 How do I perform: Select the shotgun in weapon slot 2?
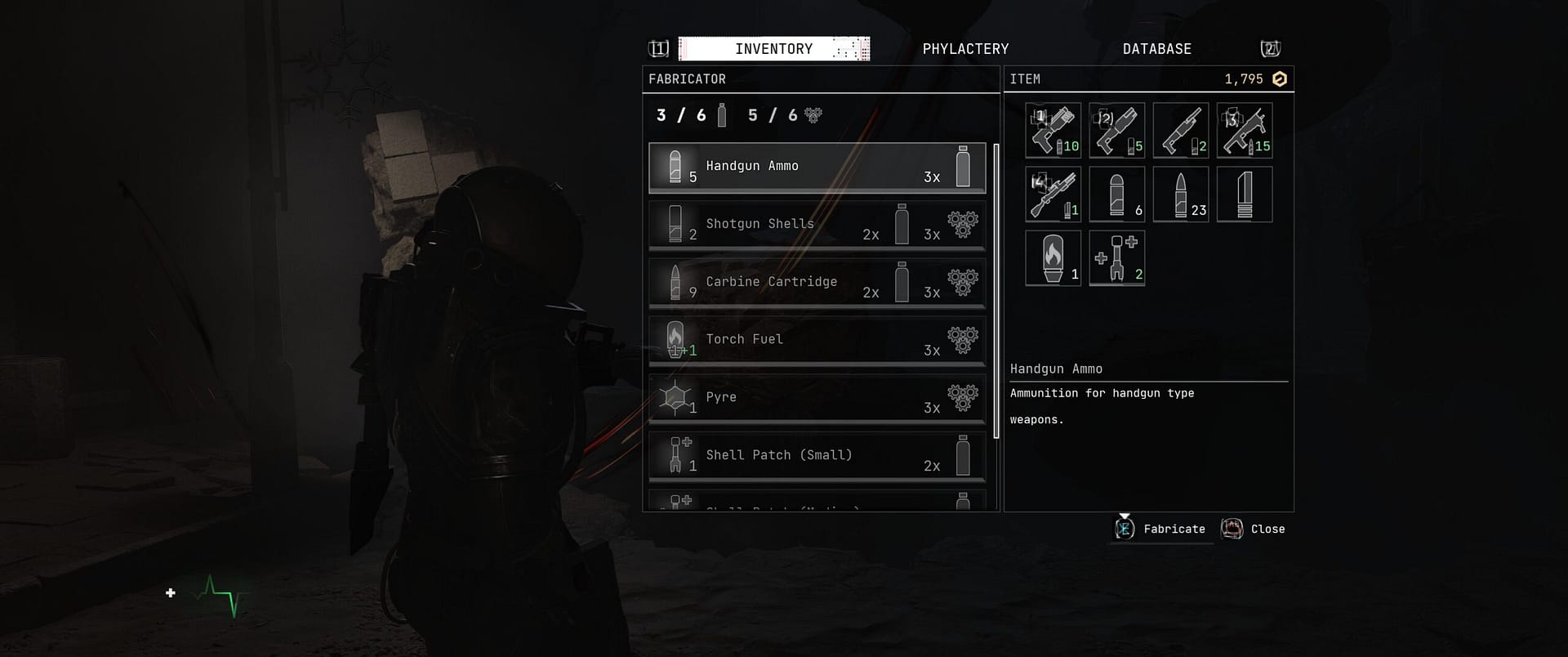(1116, 130)
